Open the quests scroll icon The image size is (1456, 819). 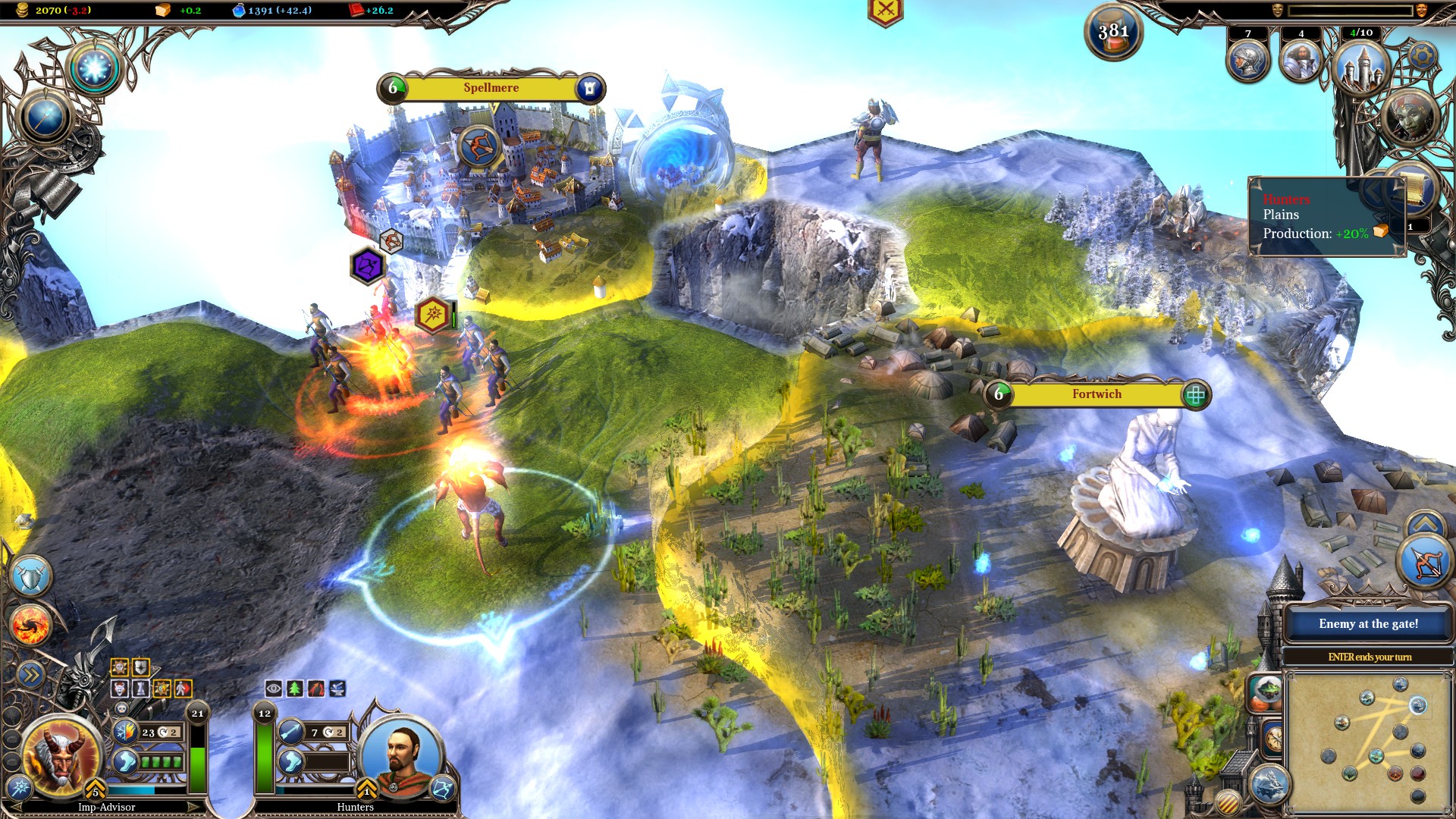pyautogui.click(x=1413, y=189)
